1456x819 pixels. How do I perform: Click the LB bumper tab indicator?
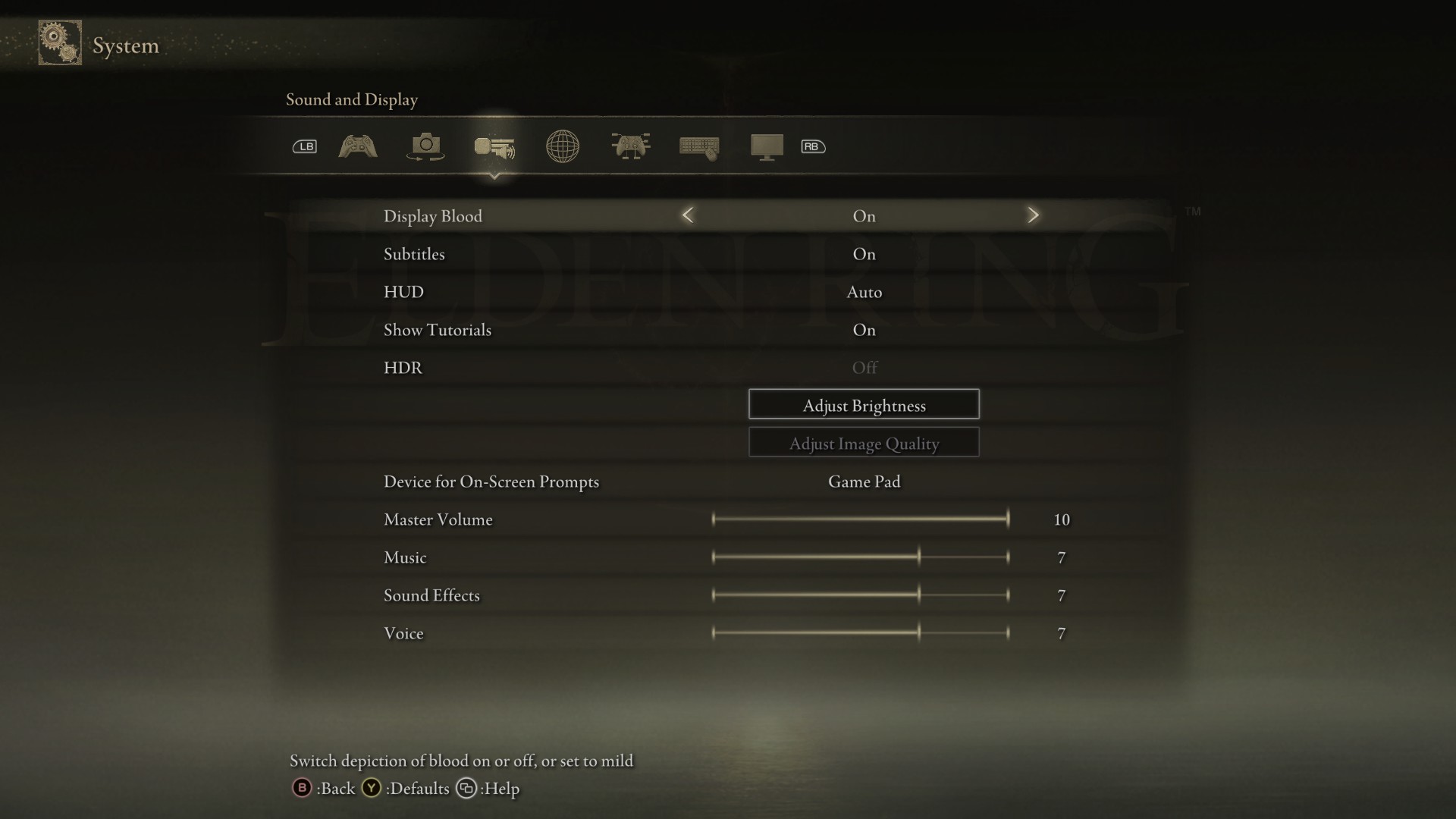tap(304, 146)
